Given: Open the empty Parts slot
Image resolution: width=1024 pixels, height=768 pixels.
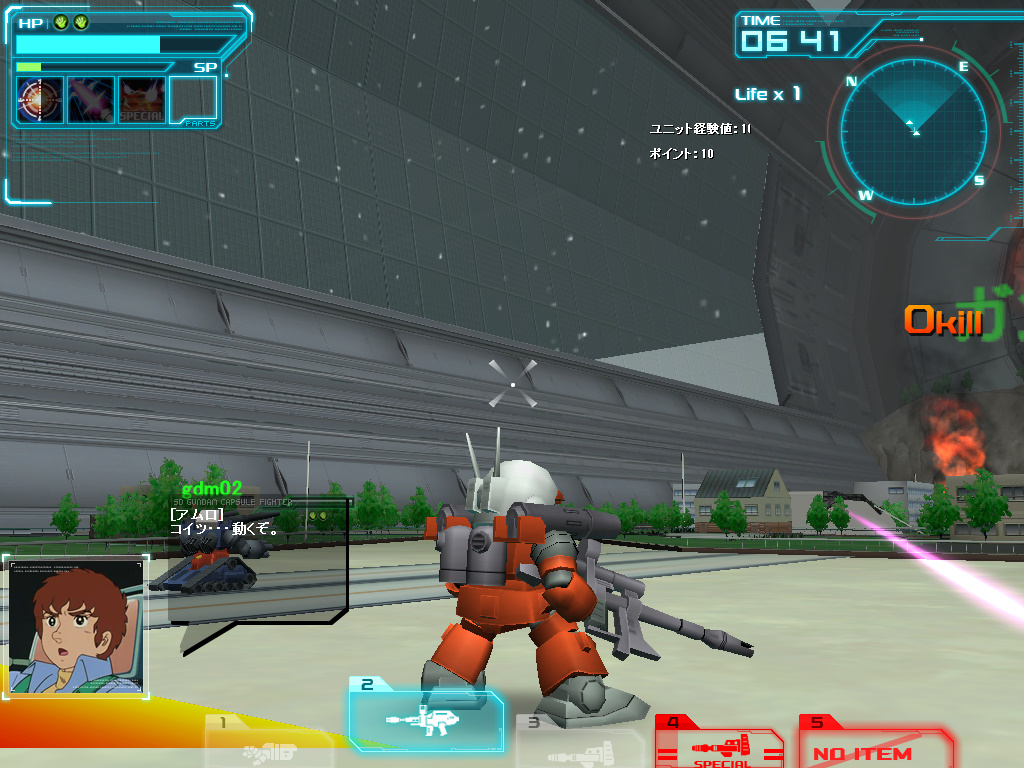Looking at the screenshot, I should point(193,100).
